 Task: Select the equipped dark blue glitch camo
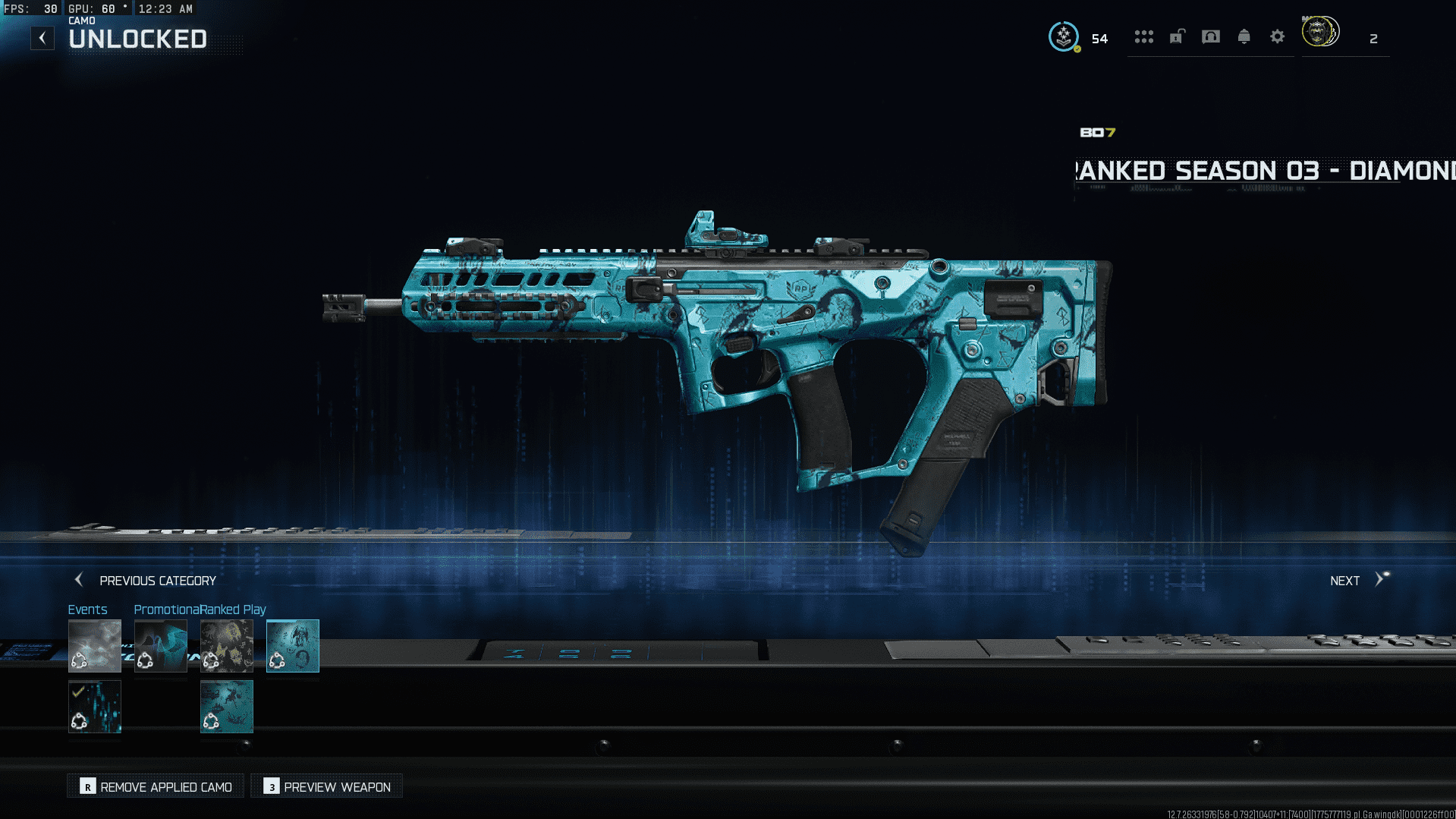[x=95, y=707]
